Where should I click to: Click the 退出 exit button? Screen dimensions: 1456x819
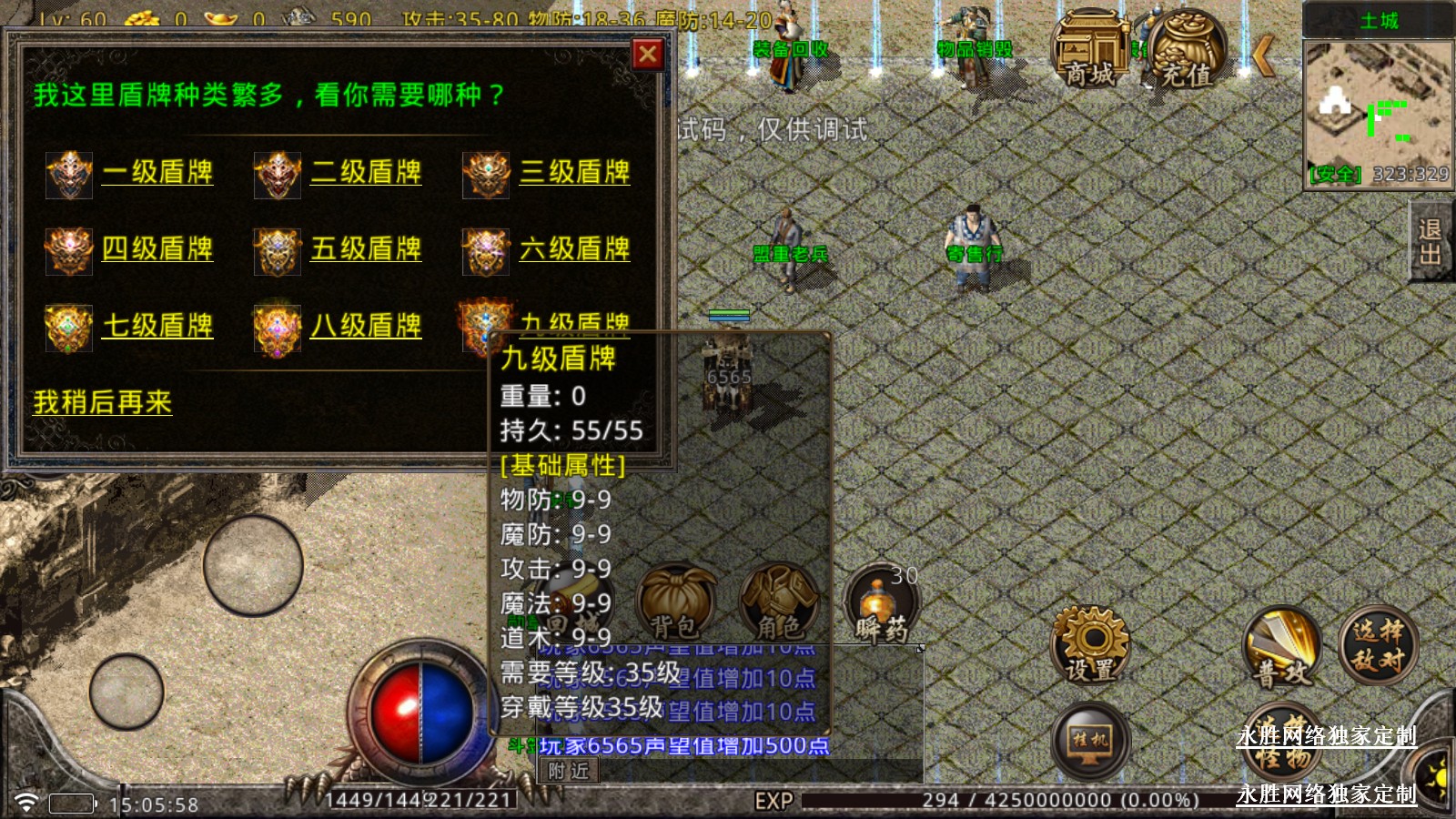(1430, 241)
